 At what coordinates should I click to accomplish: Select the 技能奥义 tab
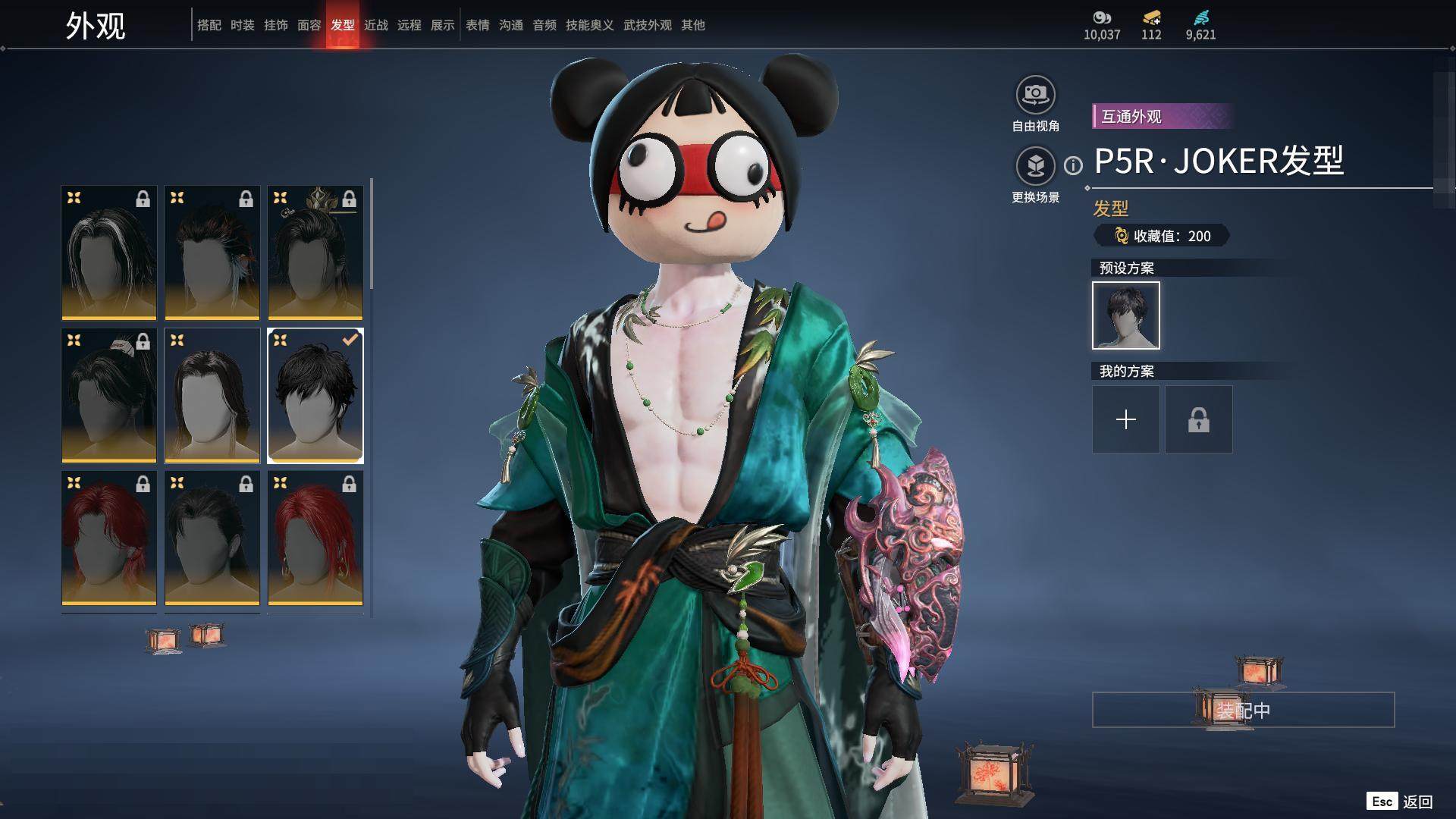coord(589,25)
